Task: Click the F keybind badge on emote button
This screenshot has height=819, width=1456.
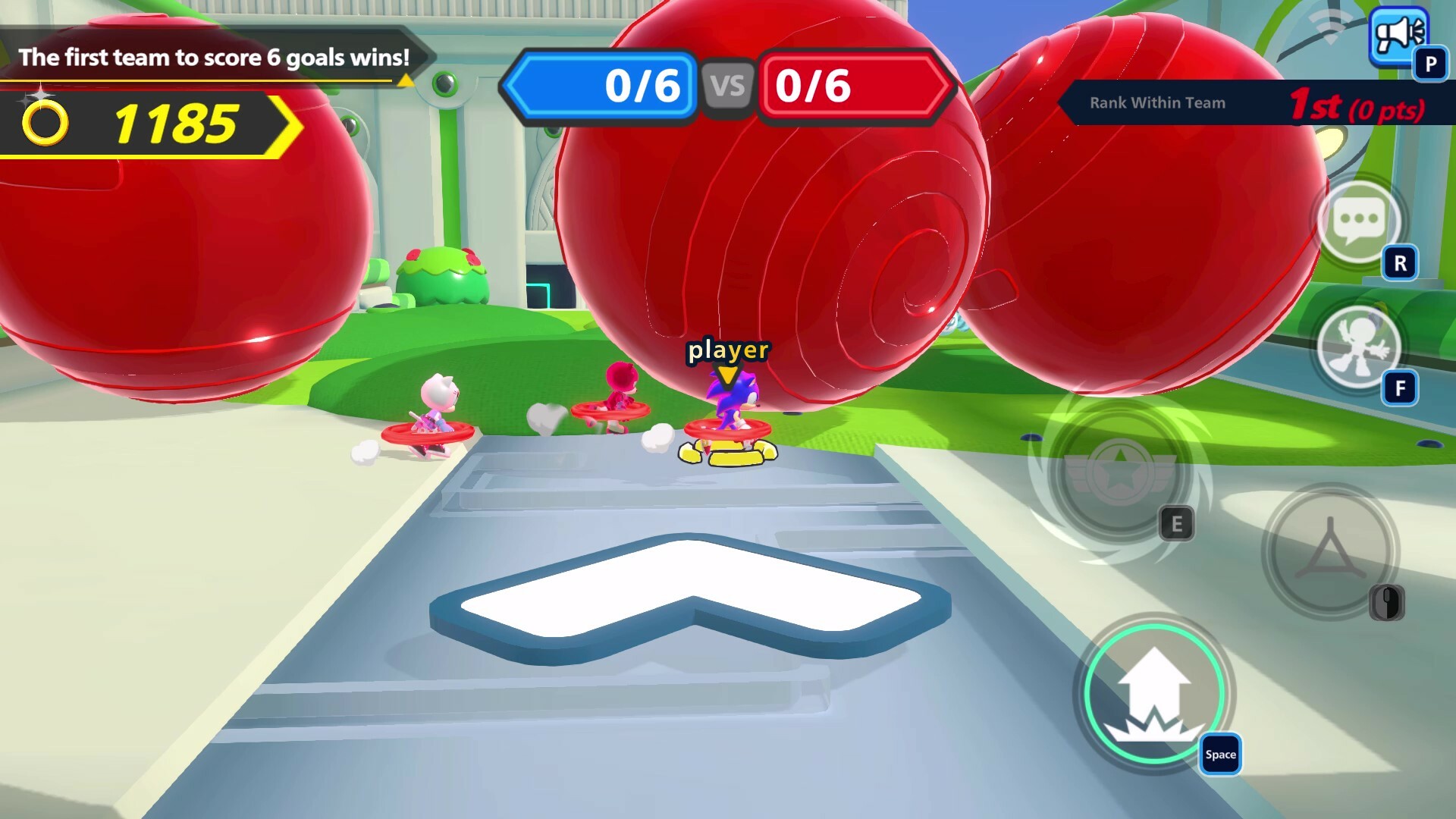Action: (1400, 387)
